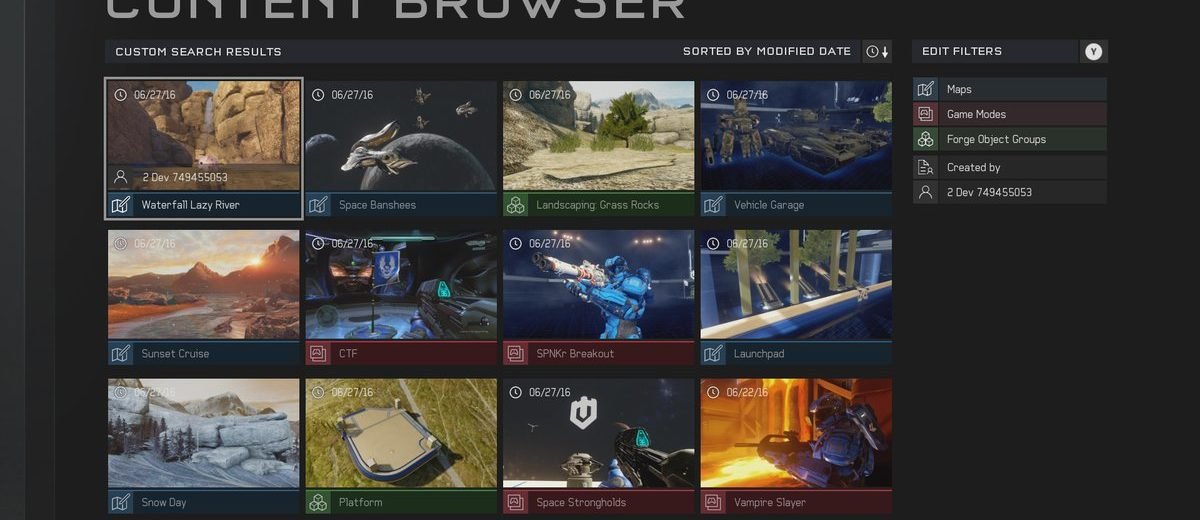Toggle the Maps filter

point(1009,89)
